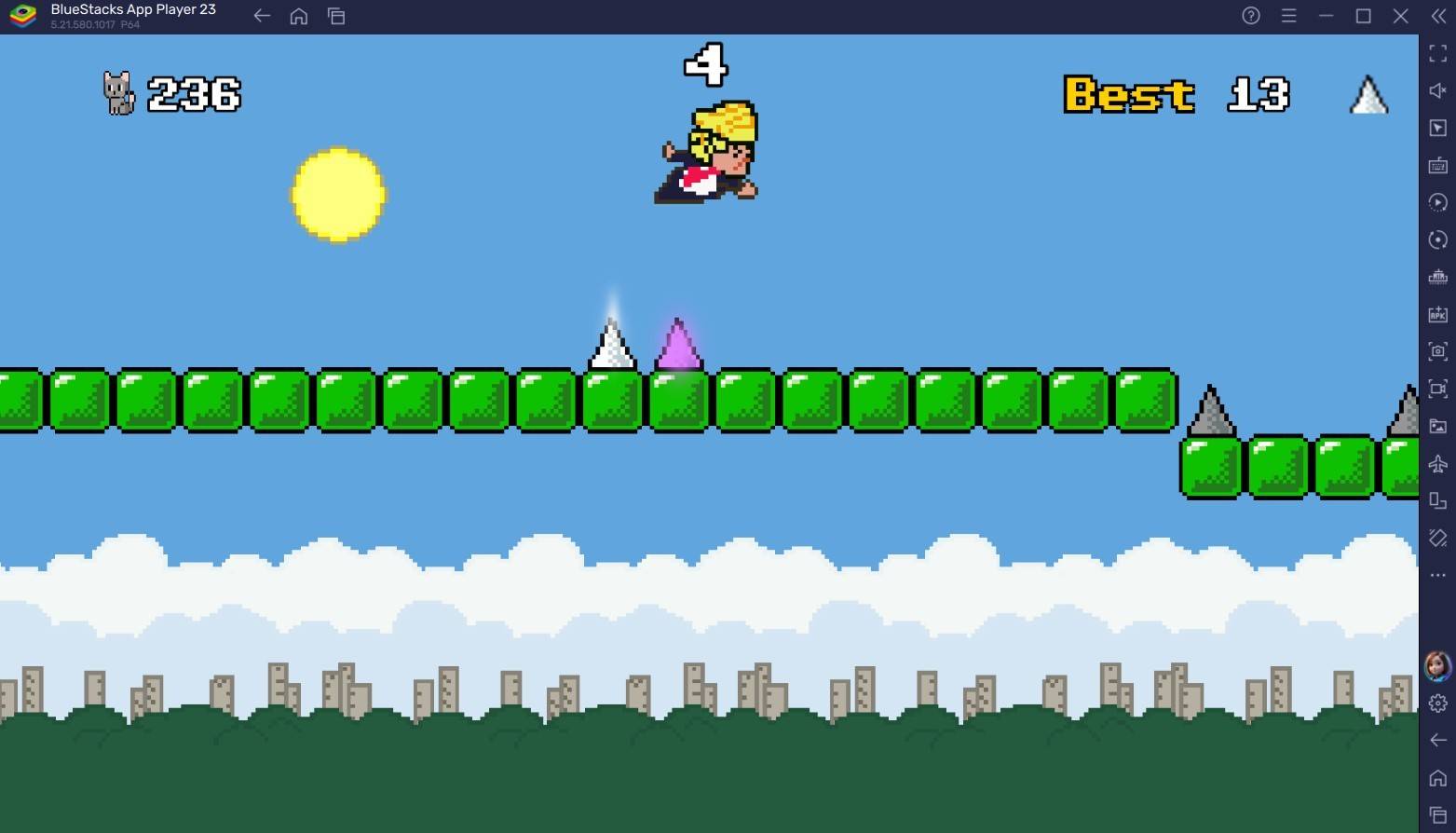The width and height of the screenshot is (1456, 833).
Task: Open the multi-instance manager
Action: (1437, 500)
